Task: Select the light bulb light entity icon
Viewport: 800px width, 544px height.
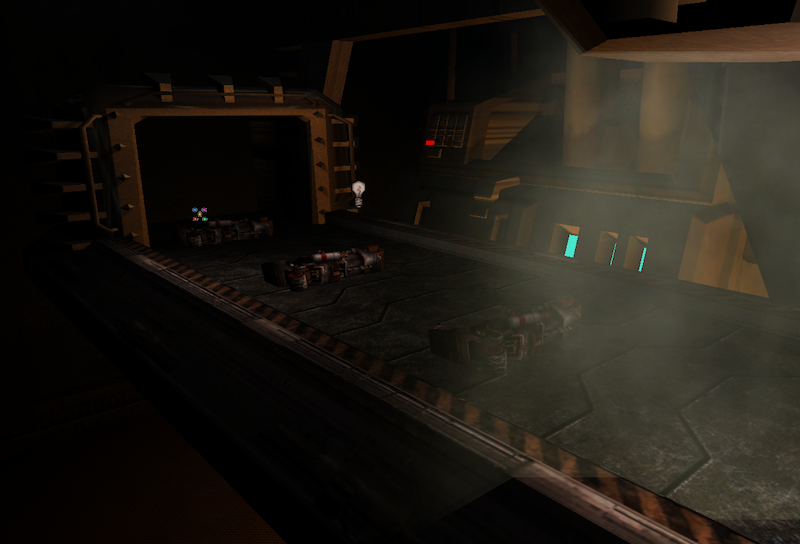Action: (358, 192)
